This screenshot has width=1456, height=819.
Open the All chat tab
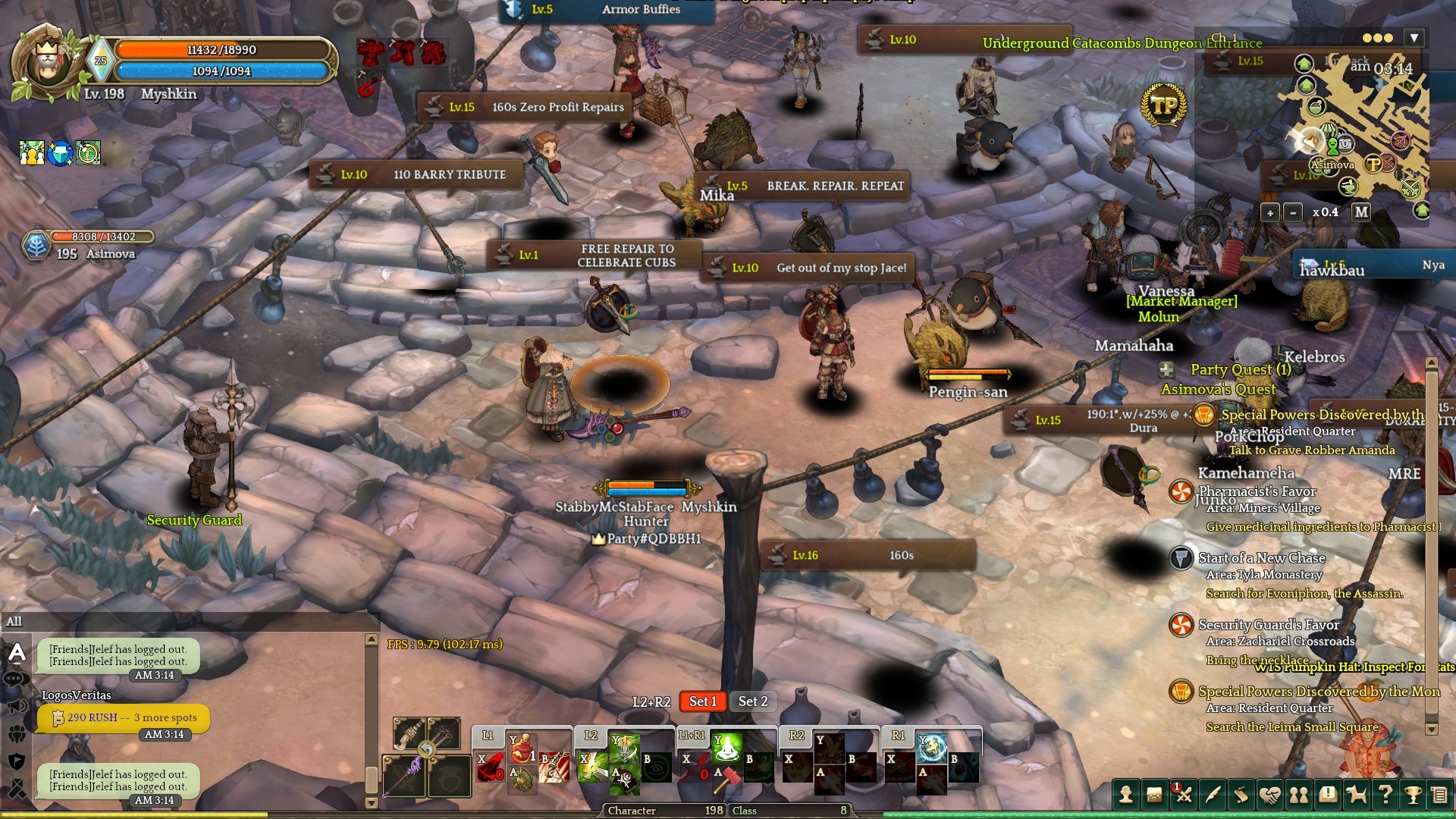coord(14,622)
